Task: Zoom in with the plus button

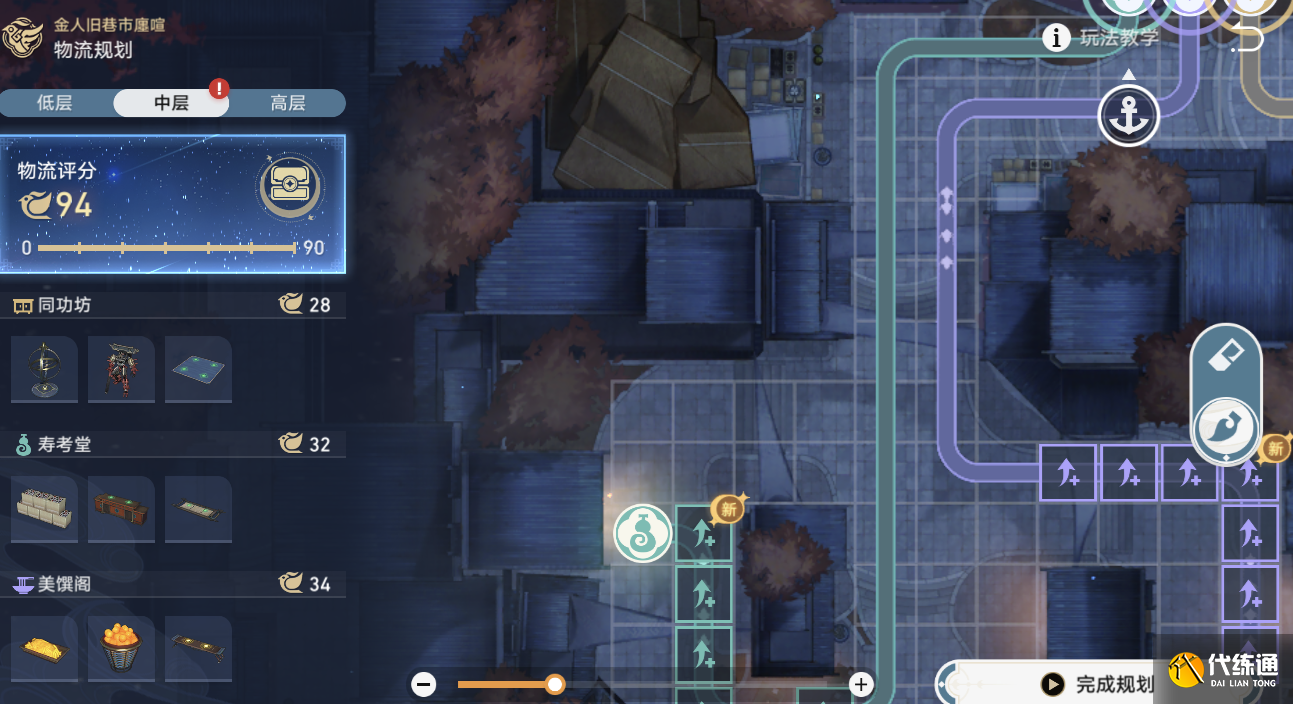Action: (861, 684)
